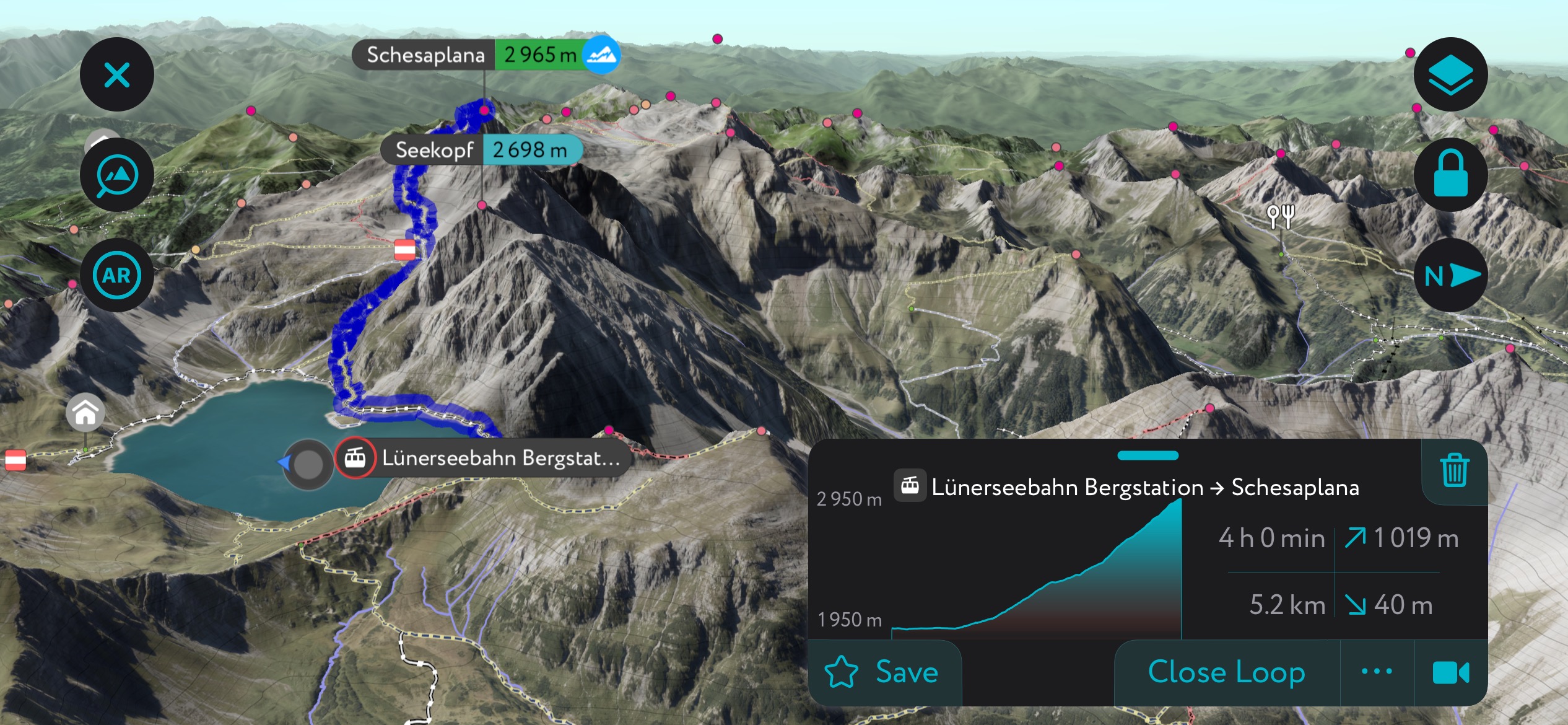
Task: Open the map layers button
Action: [1450, 75]
